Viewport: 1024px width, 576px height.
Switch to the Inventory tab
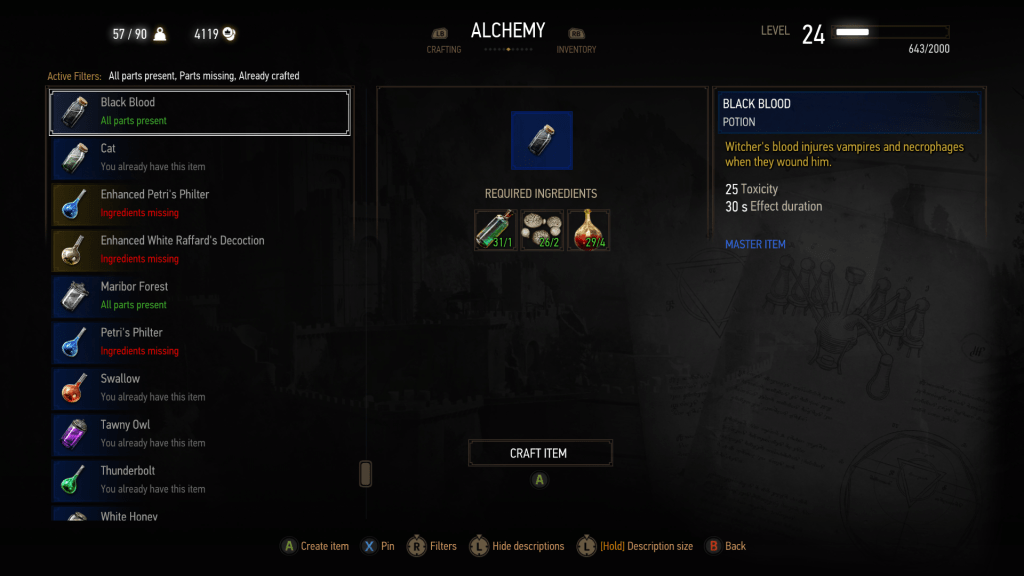point(576,42)
